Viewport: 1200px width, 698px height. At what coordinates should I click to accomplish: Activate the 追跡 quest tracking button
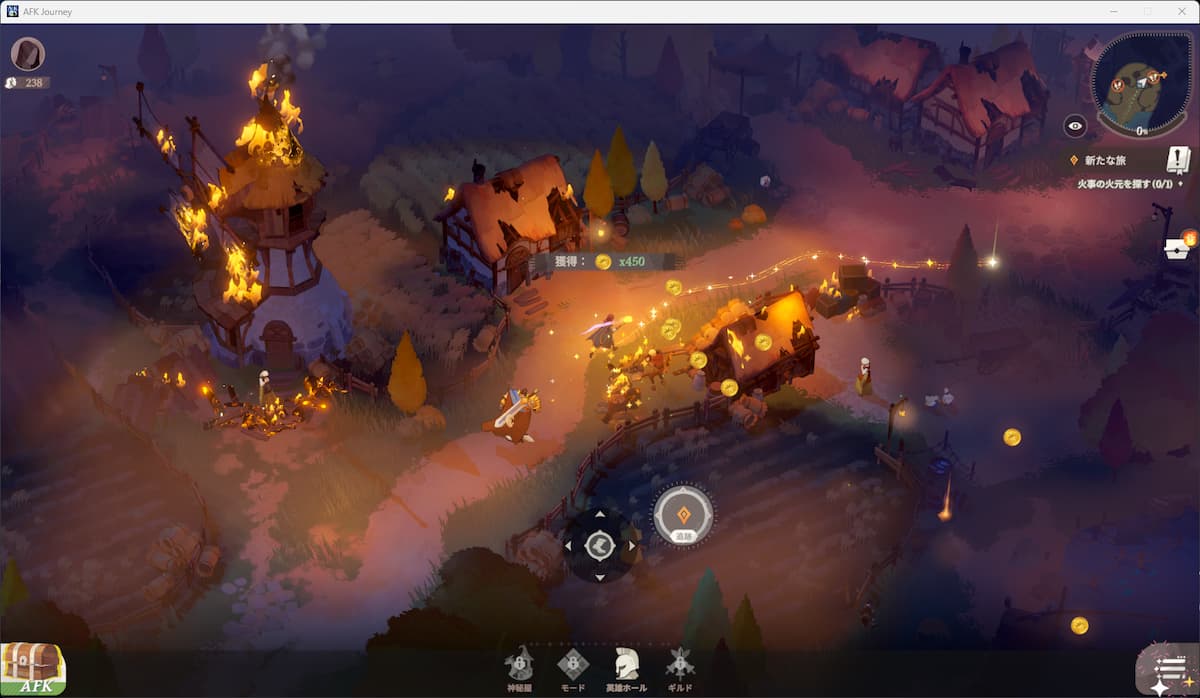coord(683,517)
